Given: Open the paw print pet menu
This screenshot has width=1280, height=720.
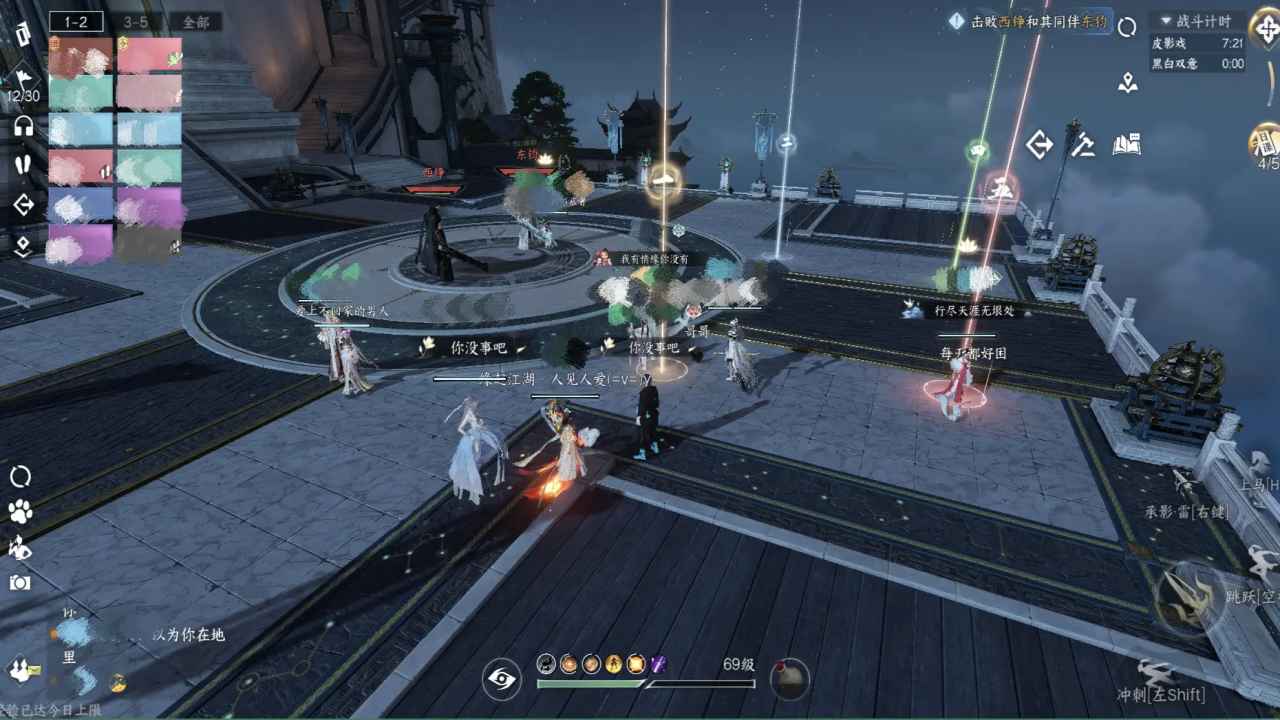Looking at the screenshot, I should (x=20, y=512).
